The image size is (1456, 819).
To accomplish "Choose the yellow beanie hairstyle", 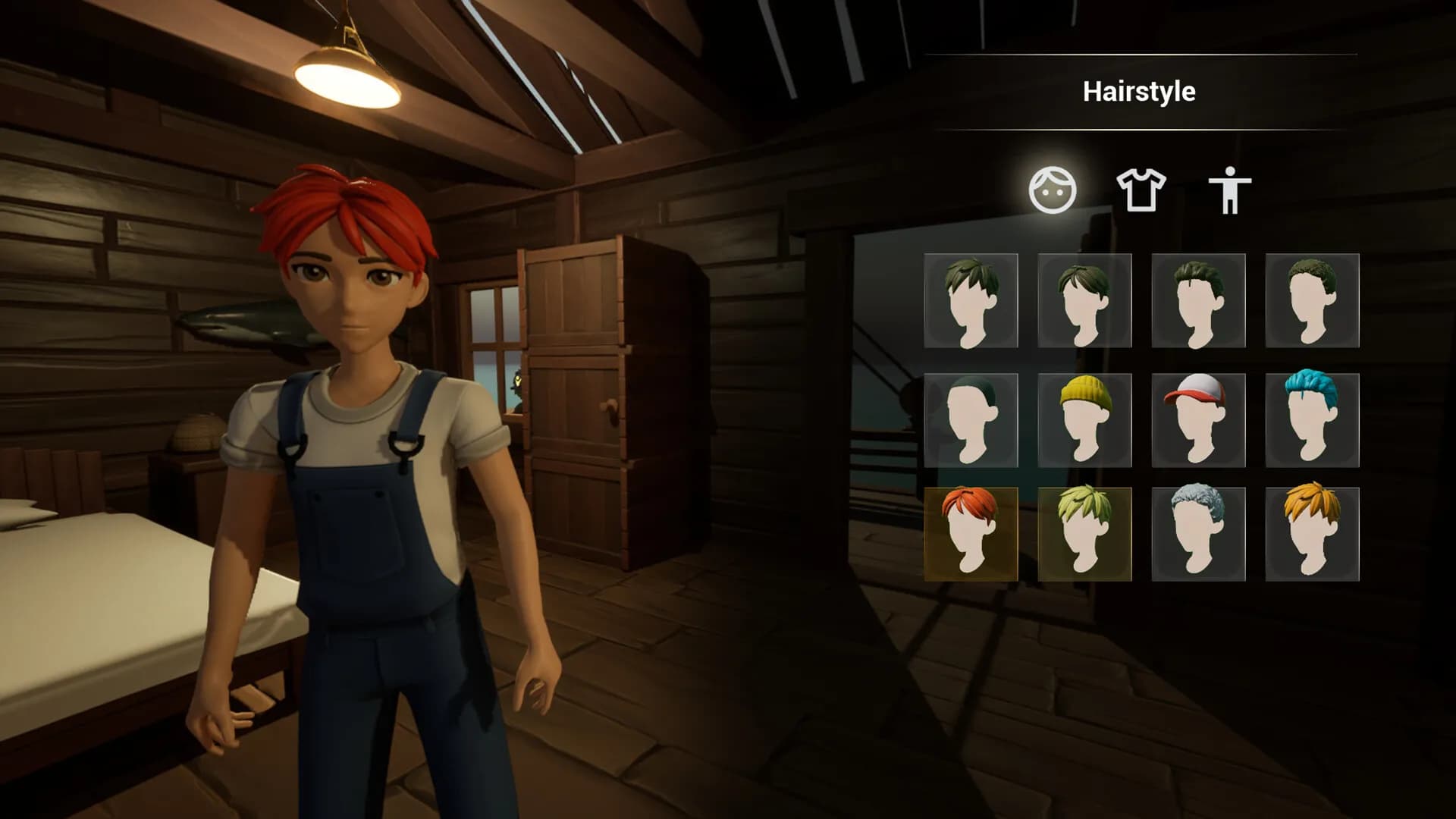I will [x=1084, y=420].
